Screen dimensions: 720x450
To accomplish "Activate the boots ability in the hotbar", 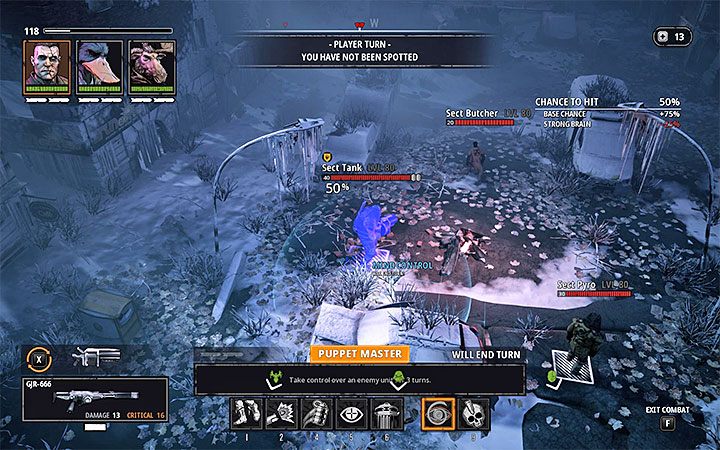I will click(x=246, y=413).
